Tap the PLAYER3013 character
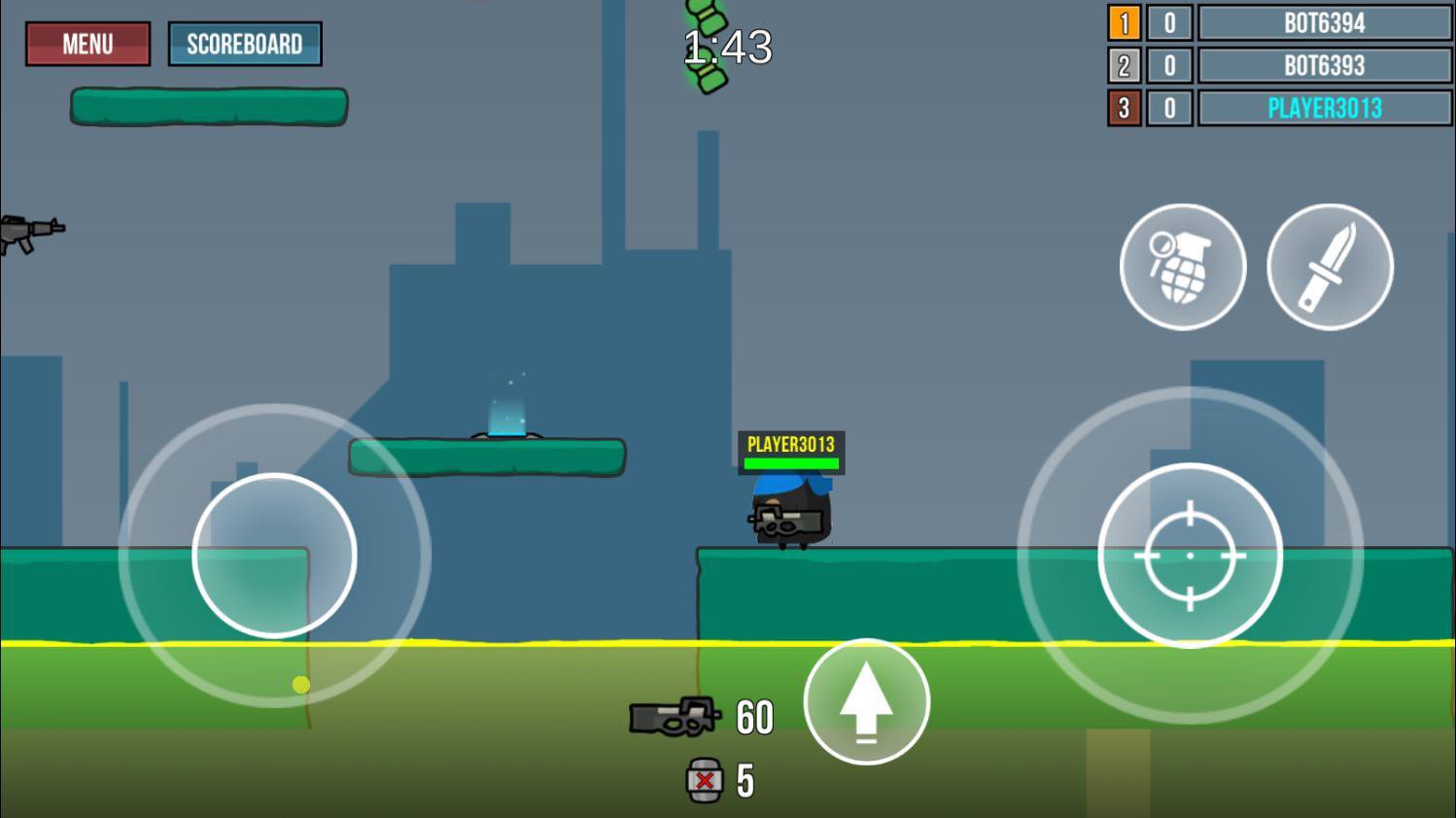The image size is (1456, 818). pyautogui.click(x=789, y=510)
